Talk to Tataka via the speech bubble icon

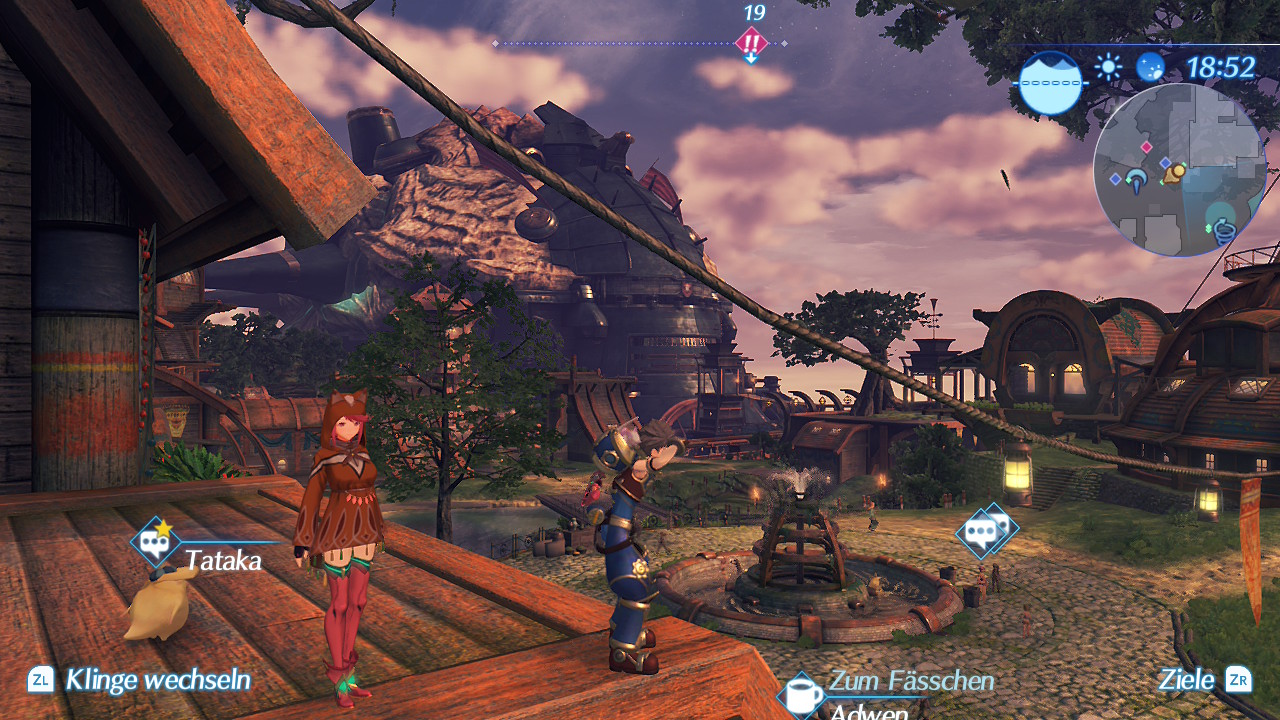pyautogui.click(x=155, y=543)
